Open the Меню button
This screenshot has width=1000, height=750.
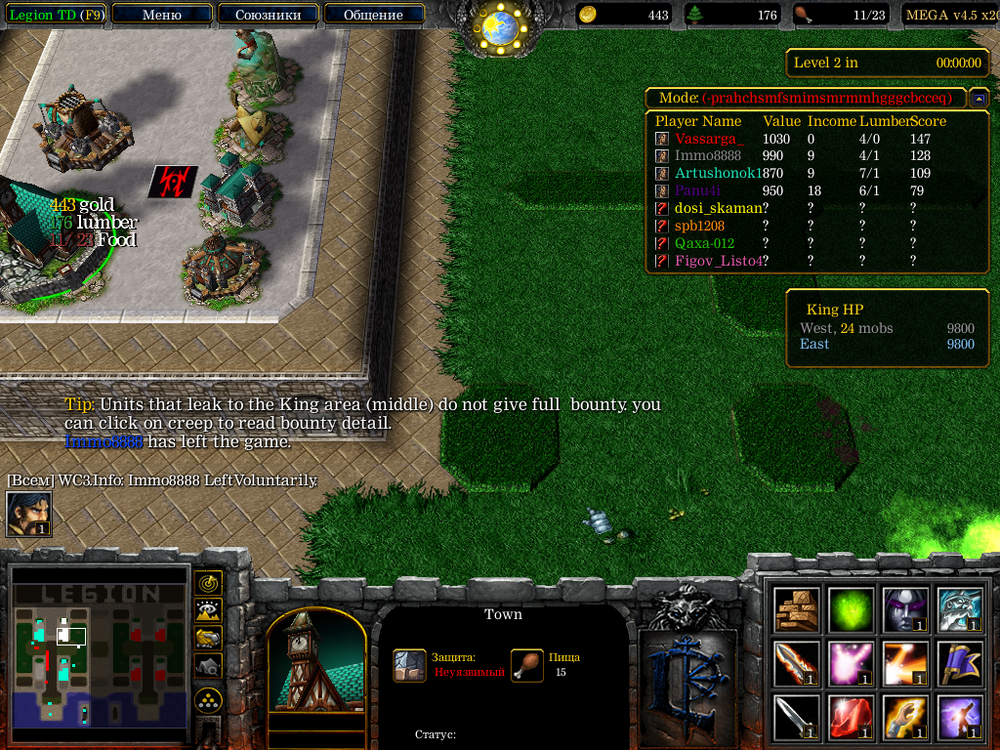(162, 15)
